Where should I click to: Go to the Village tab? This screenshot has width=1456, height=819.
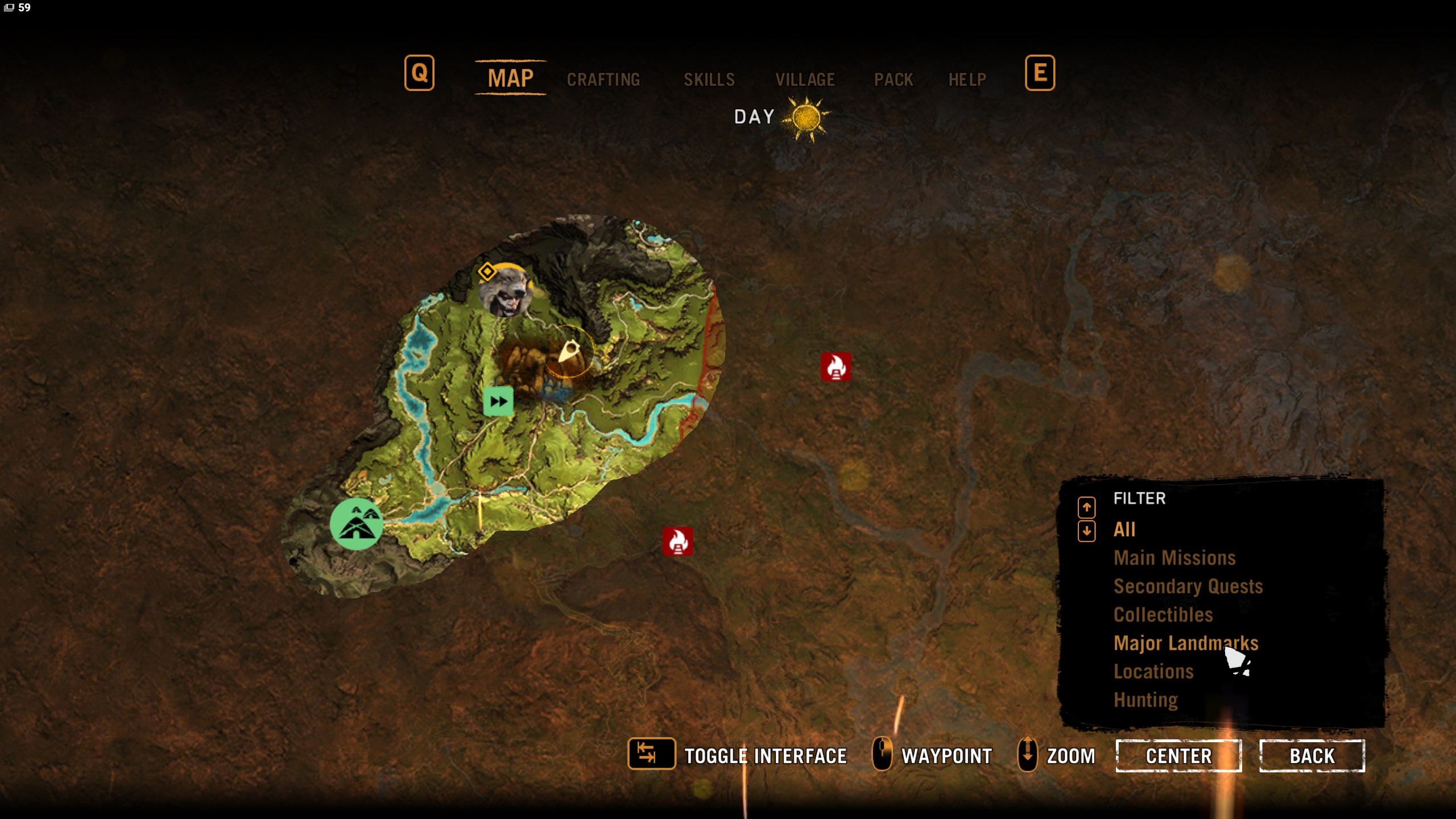click(805, 80)
